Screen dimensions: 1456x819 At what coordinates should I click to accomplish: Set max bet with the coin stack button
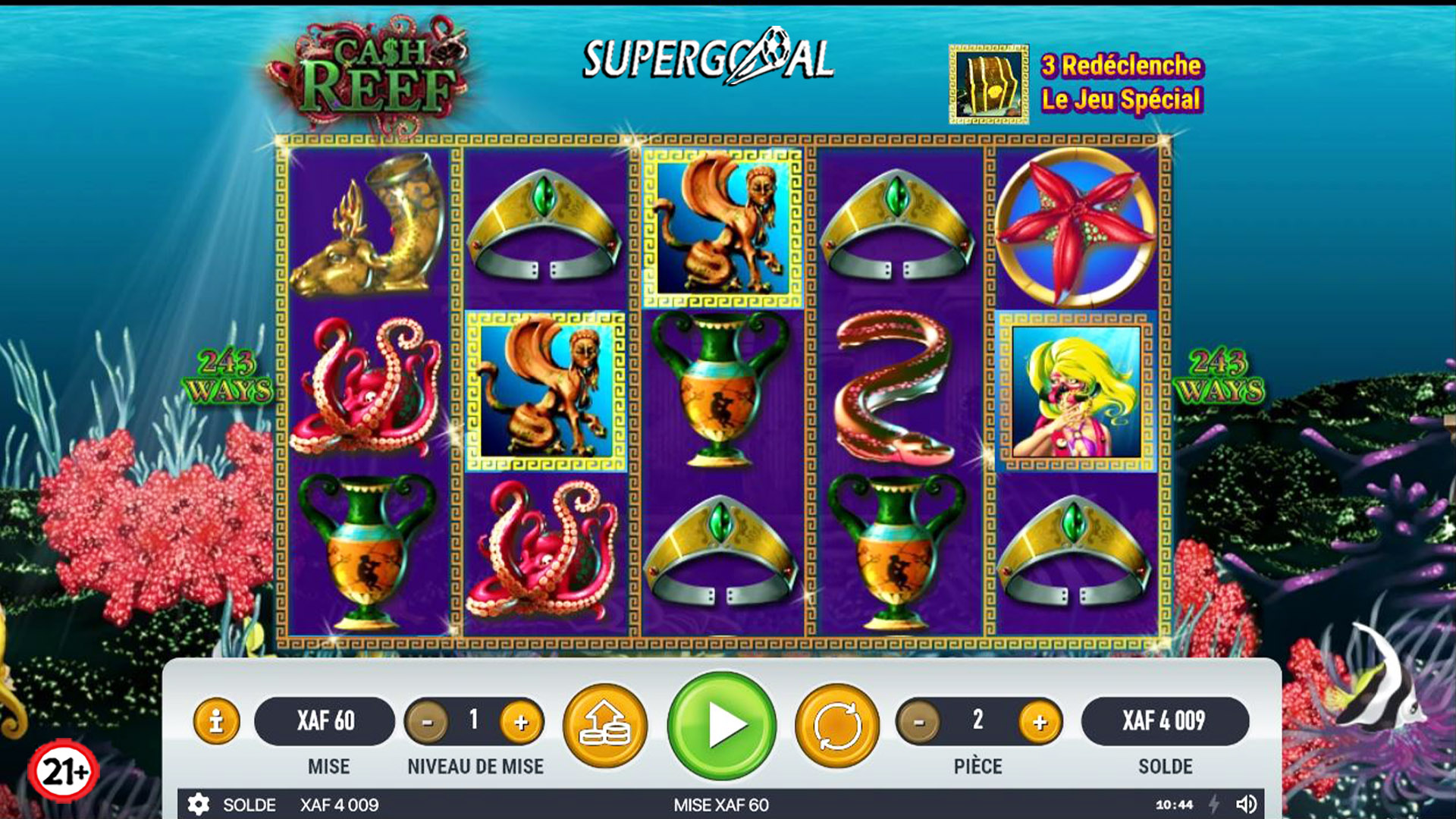point(604,725)
